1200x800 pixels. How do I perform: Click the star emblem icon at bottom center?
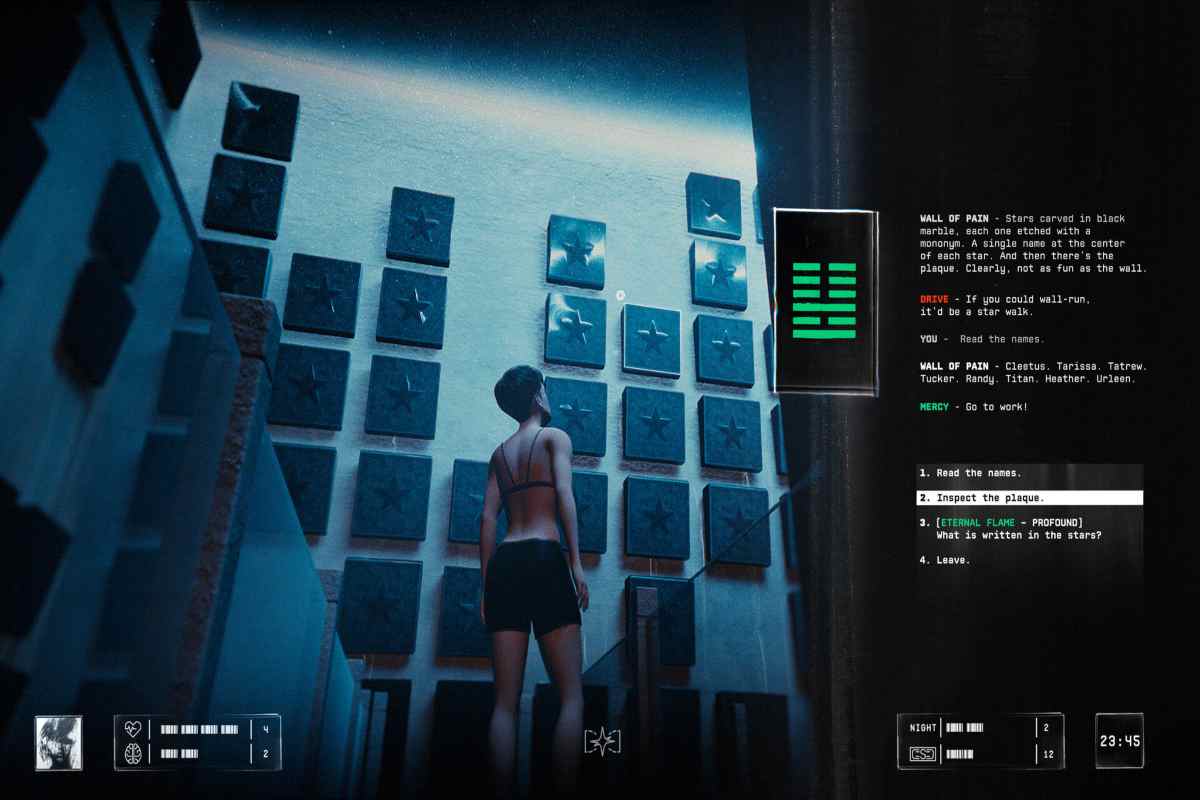[x=603, y=742]
